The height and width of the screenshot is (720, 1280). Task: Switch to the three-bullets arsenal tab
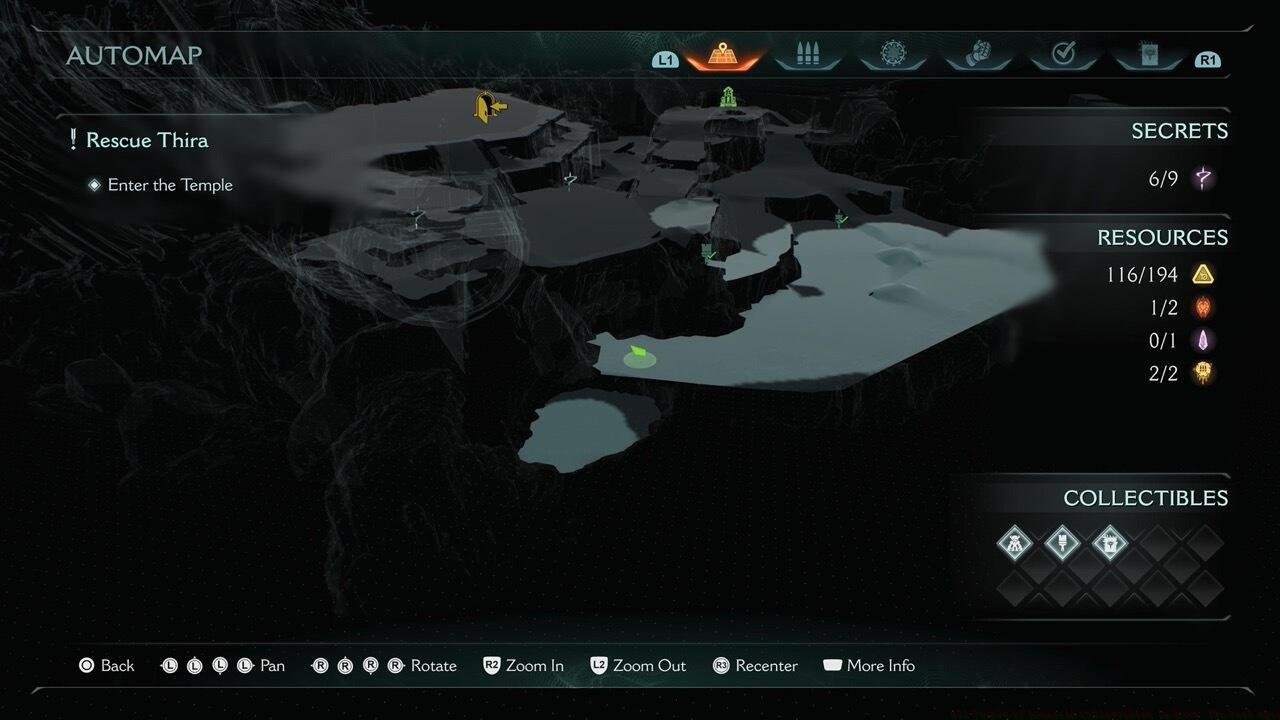point(807,55)
